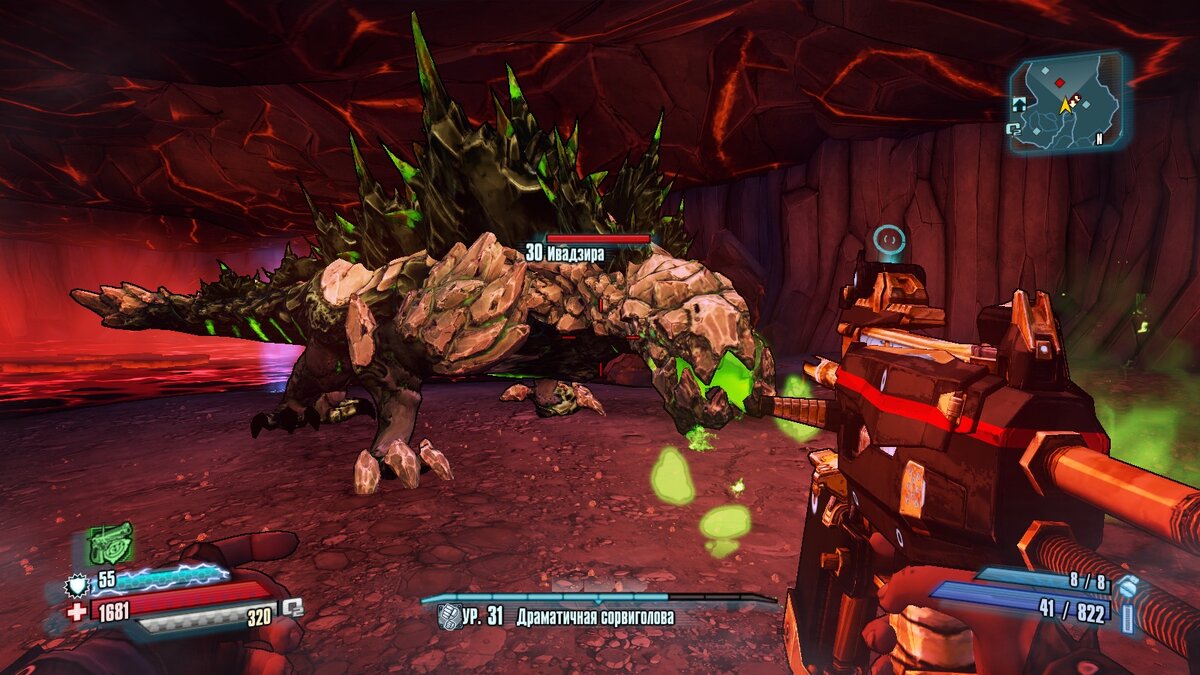Image resolution: width=1200 pixels, height=675 pixels.
Task: Click the O2 marker on minimap edge
Action: click(1014, 128)
